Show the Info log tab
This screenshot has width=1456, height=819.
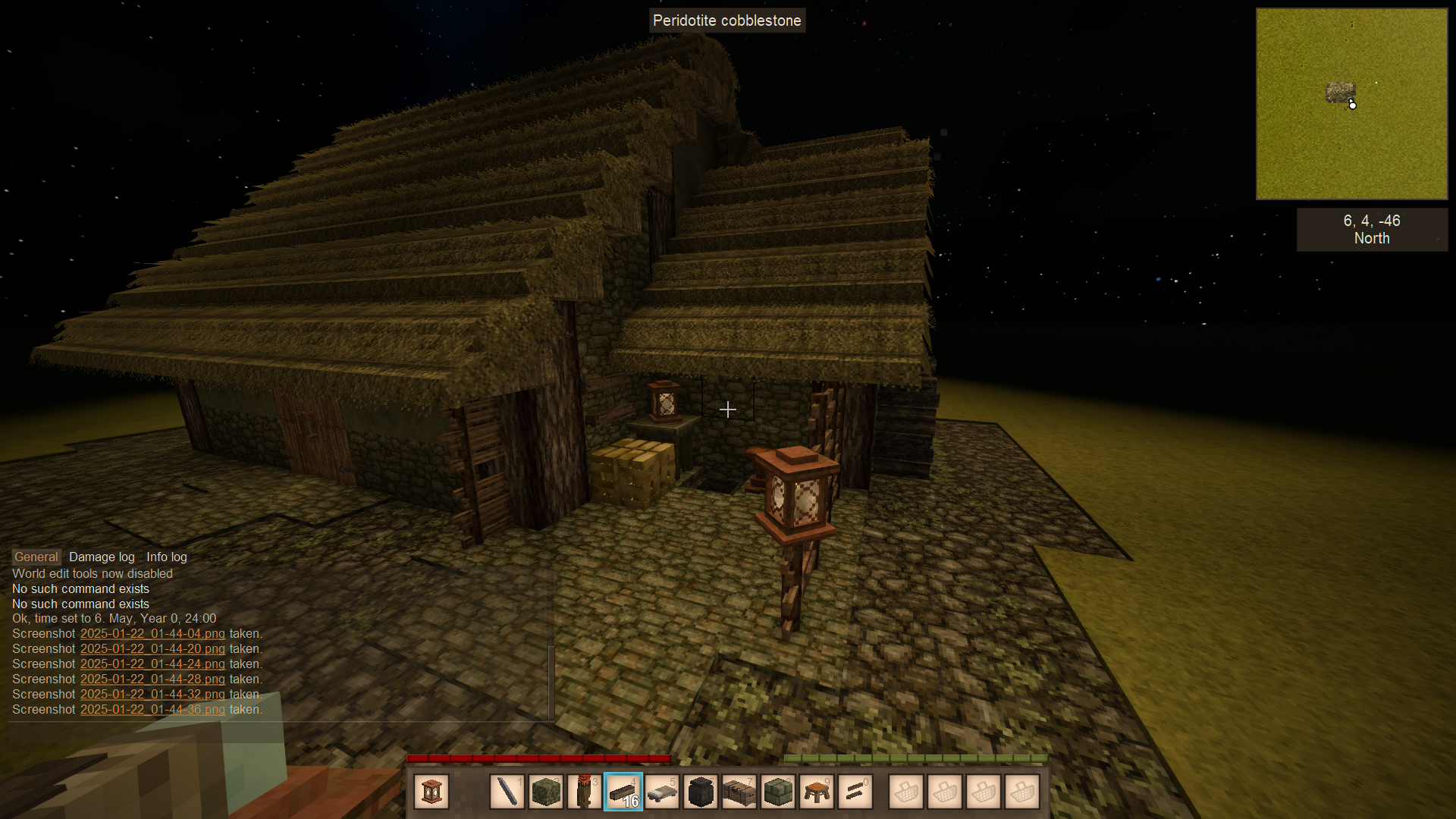[166, 557]
